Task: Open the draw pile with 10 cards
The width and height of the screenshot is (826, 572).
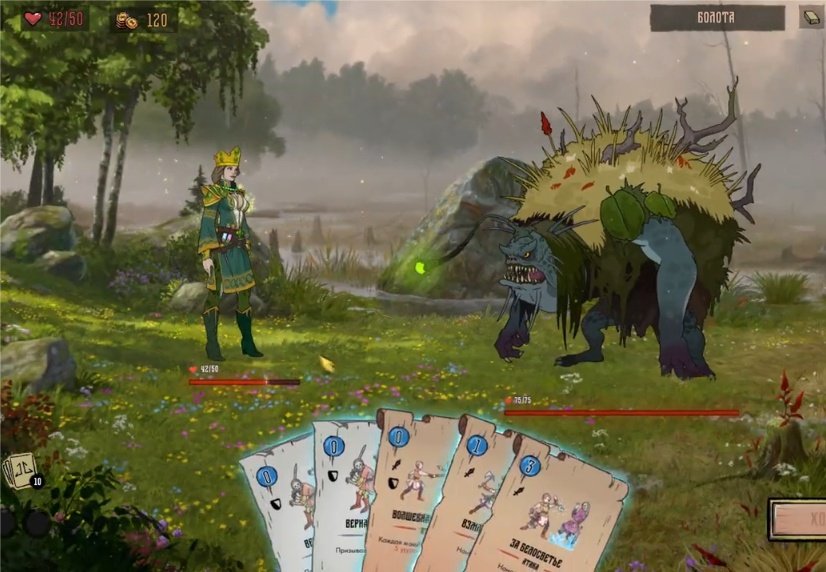Action: [22, 470]
